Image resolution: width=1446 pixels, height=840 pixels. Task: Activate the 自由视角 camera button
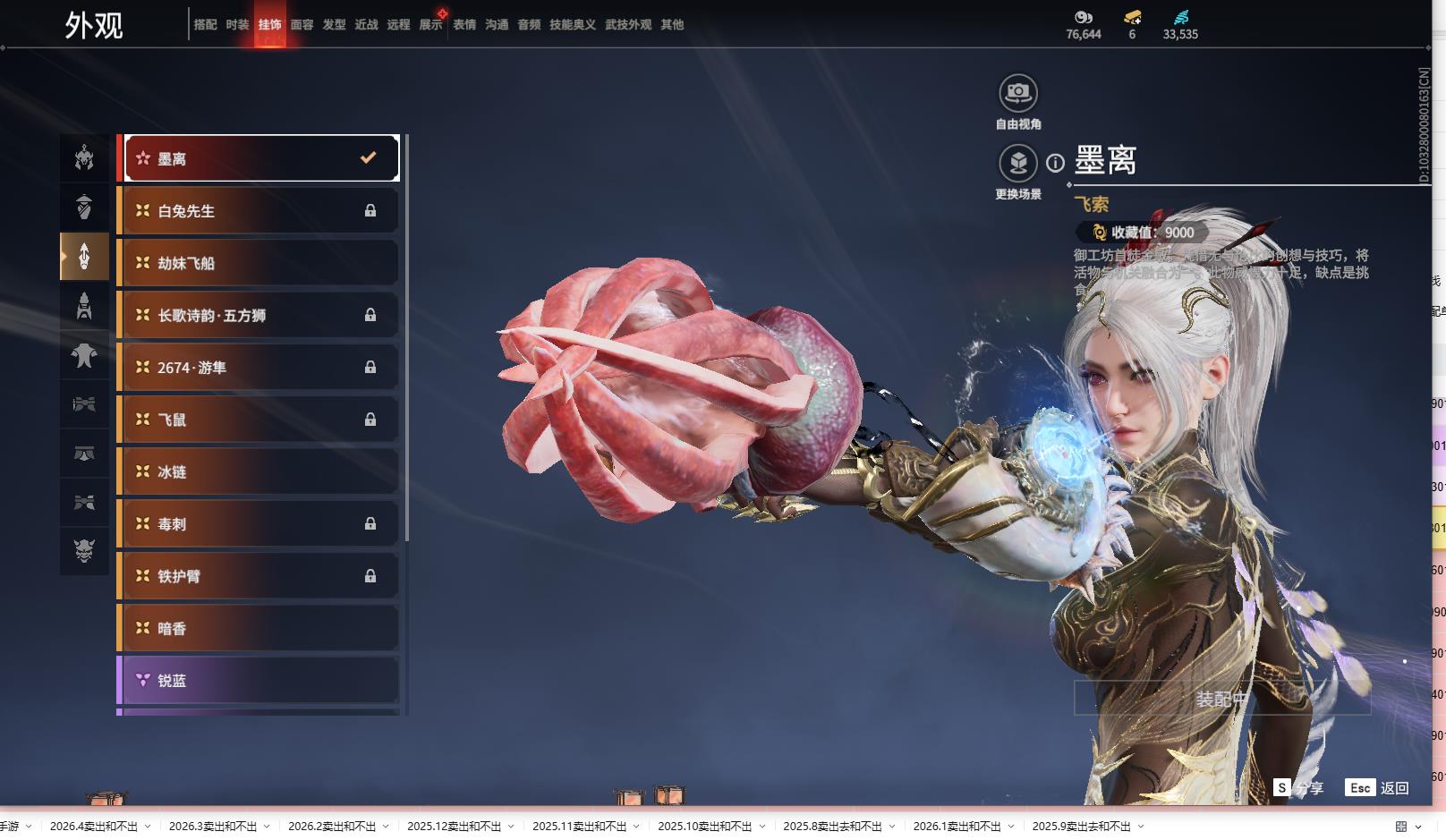[1017, 93]
